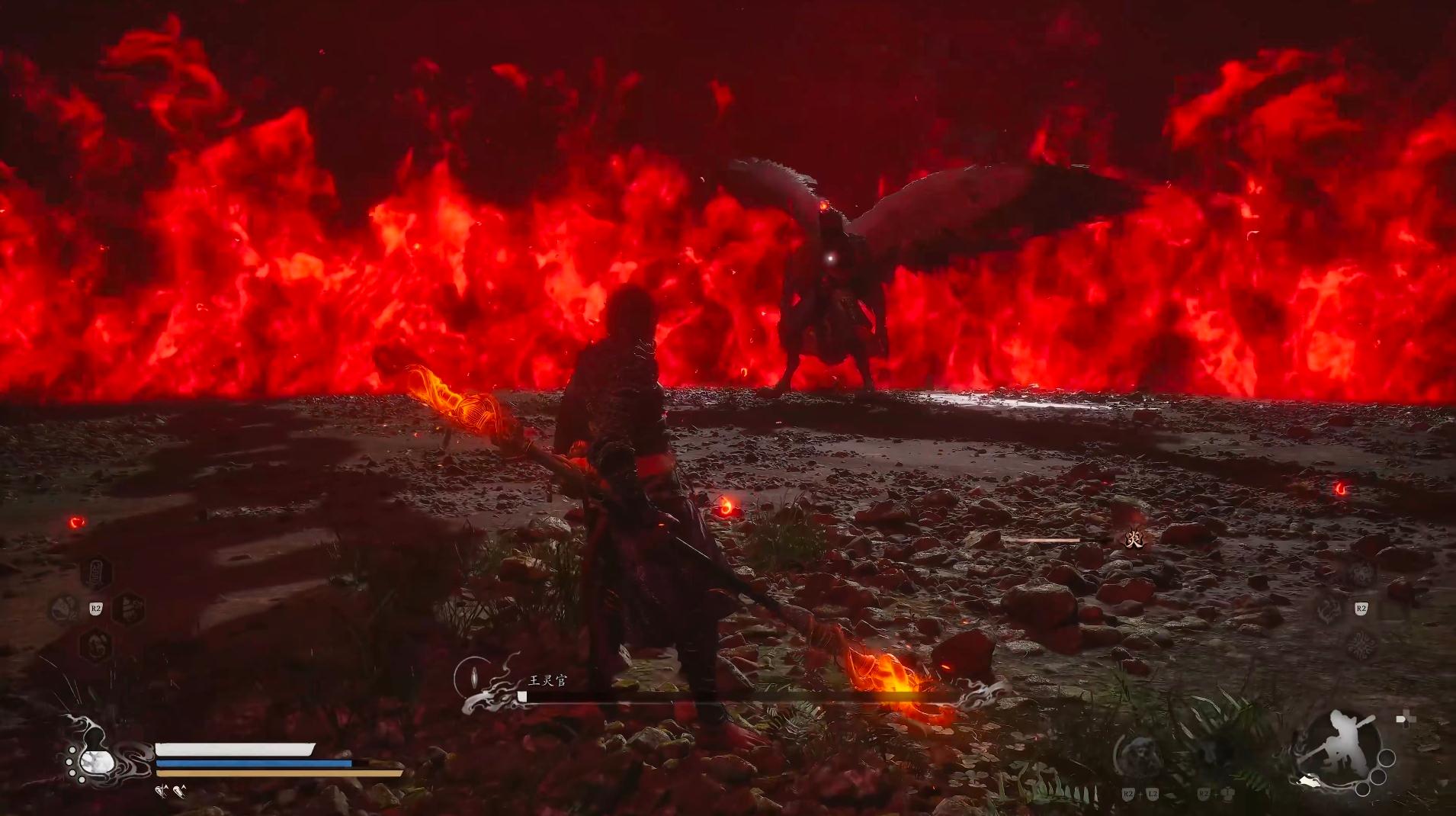Click the round spell icon beside the hexagons
This screenshot has width=1456, height=816.
pos(63,609)
